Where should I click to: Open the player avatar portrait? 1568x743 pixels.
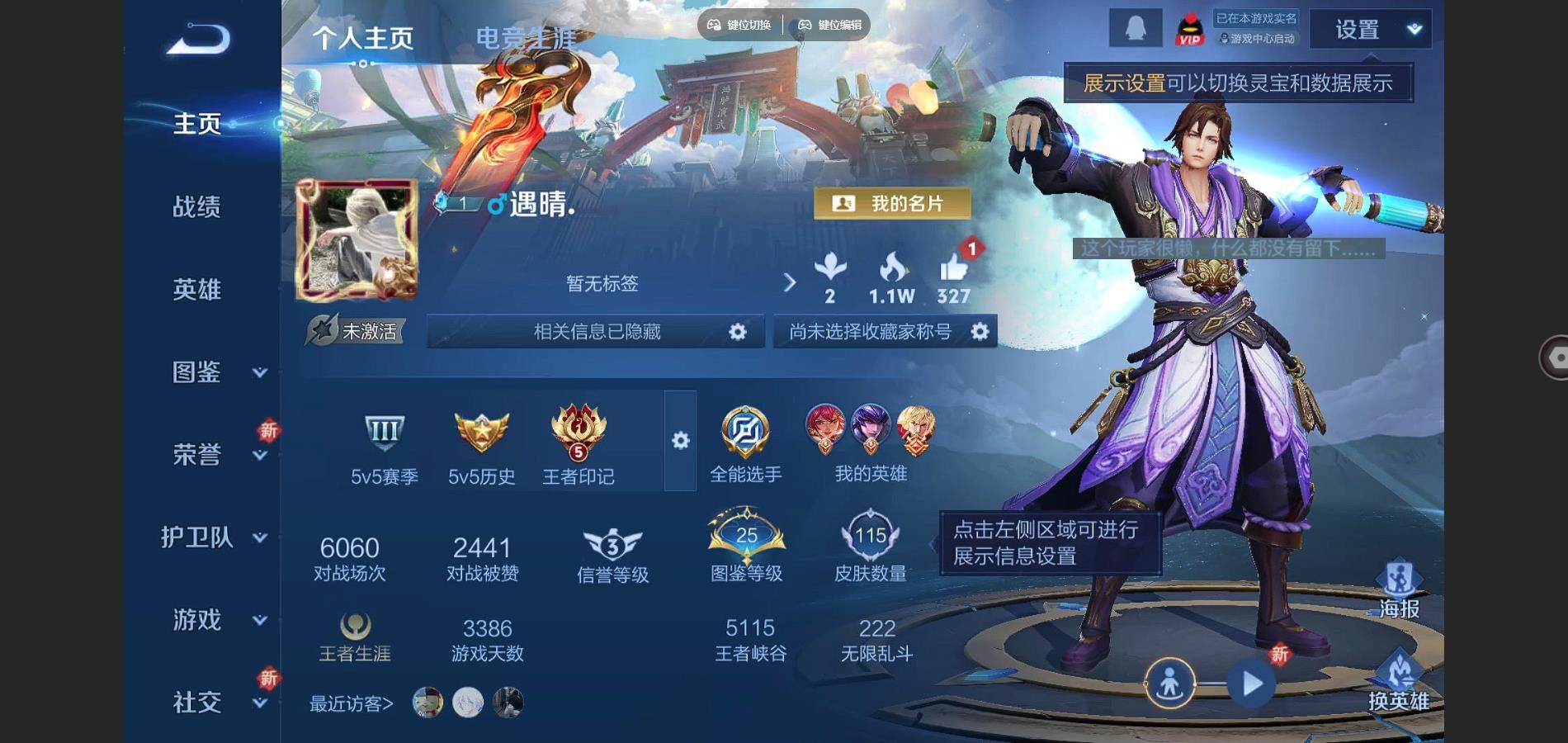coord(357,239)
